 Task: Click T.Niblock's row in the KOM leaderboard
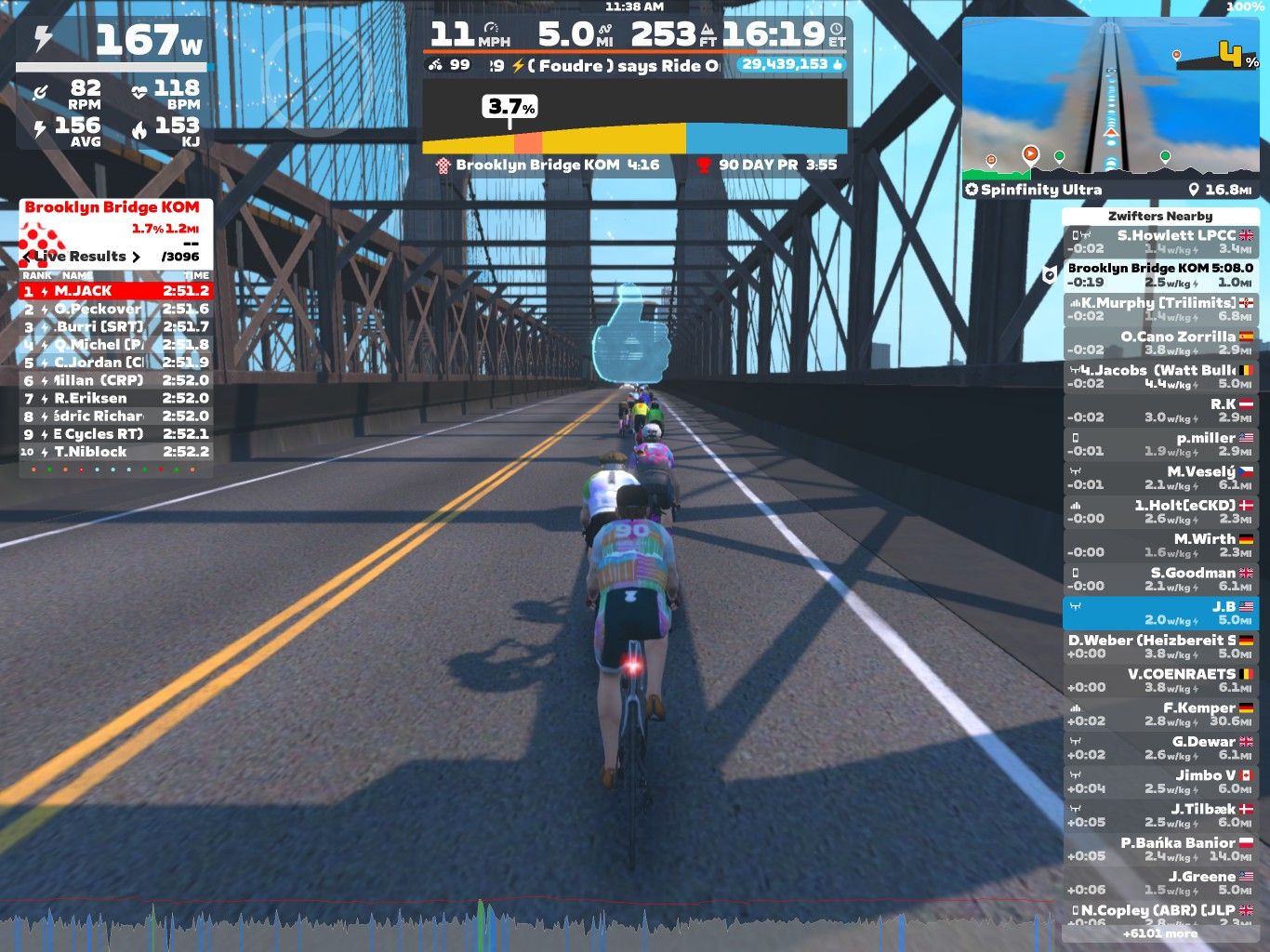[116, 452]
